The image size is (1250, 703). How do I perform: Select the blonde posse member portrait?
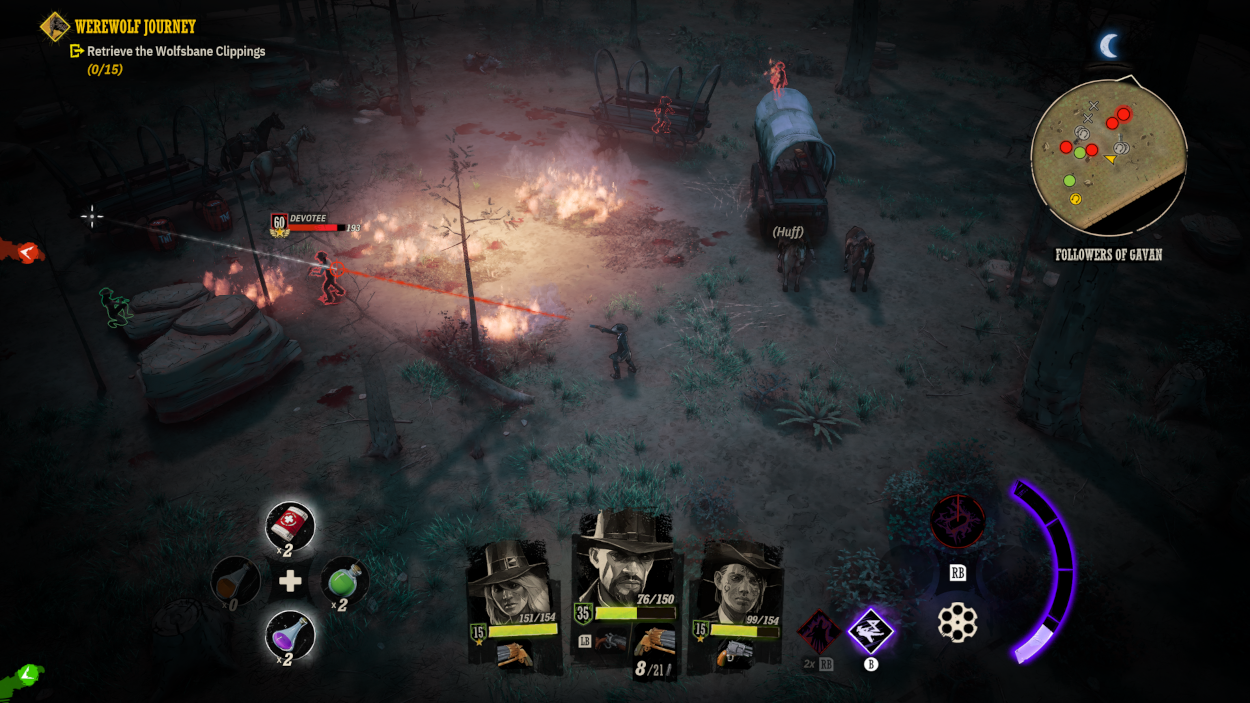[x=513, y=583]
